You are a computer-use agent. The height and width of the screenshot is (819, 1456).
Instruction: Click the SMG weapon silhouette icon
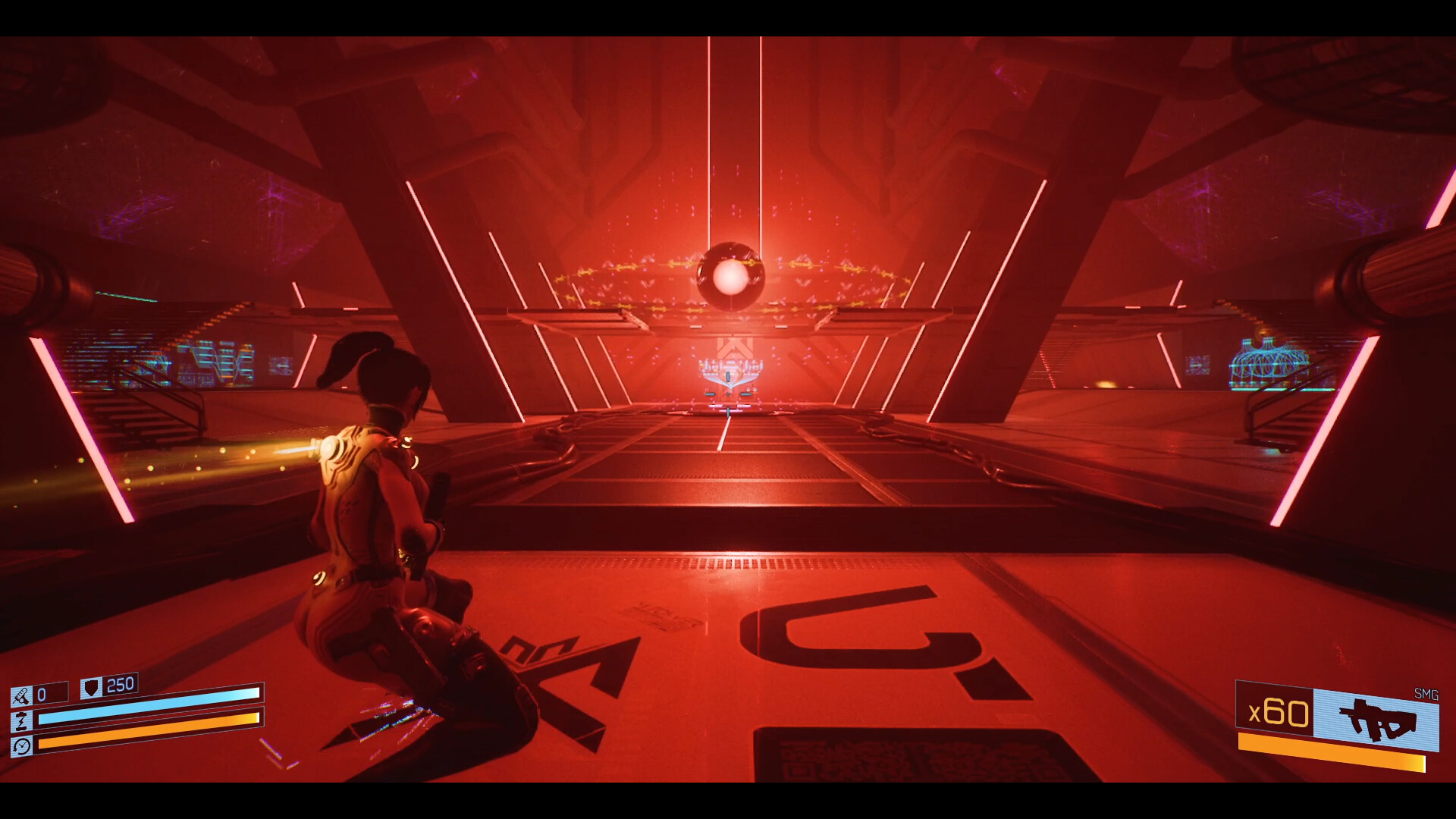pos(1376,720)
